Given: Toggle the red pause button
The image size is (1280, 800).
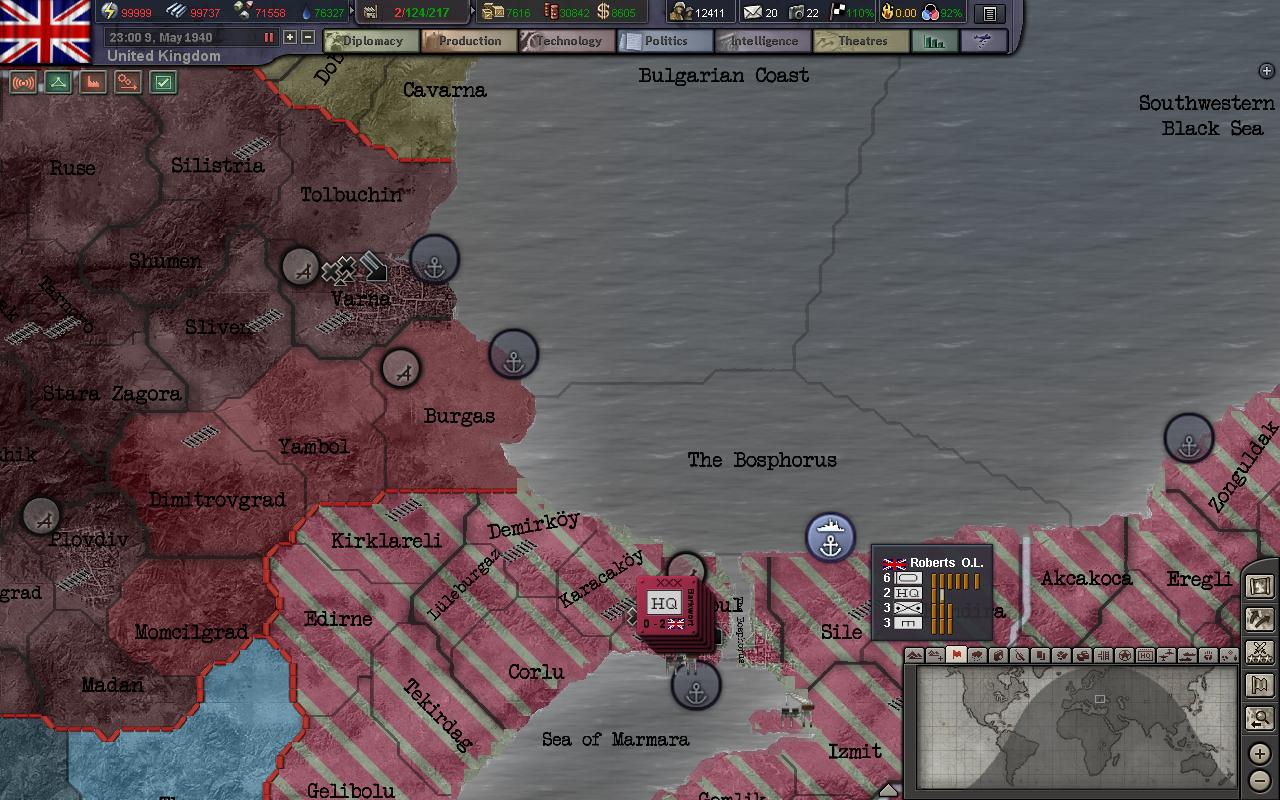Looking at the screenshot, I should [x=268, y=37].
